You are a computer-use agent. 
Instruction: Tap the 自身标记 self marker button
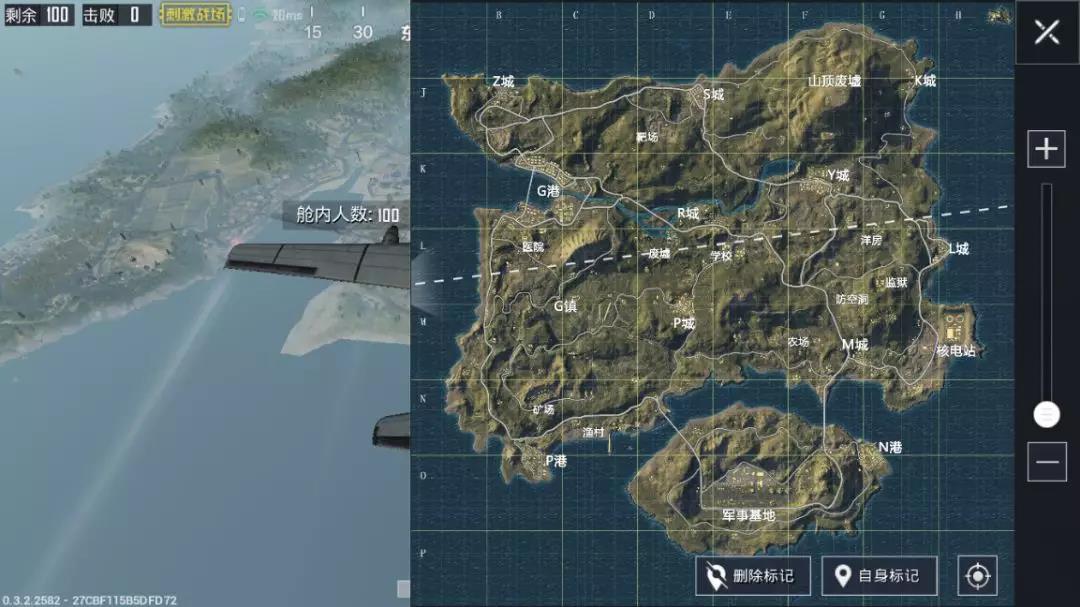[x=879, y=576]
